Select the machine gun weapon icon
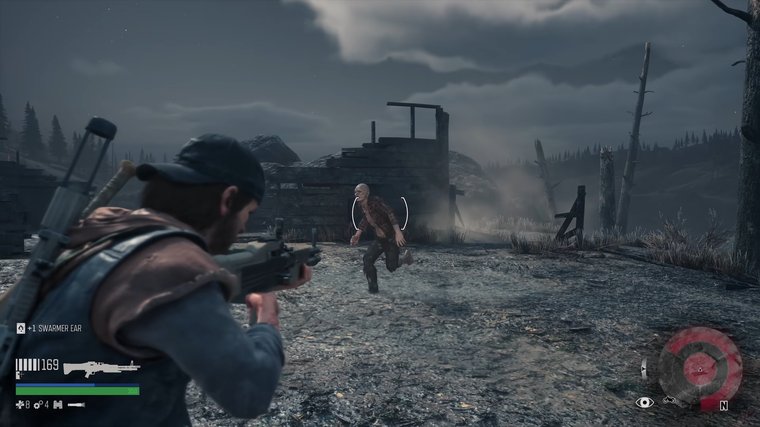 pos(100,368)
